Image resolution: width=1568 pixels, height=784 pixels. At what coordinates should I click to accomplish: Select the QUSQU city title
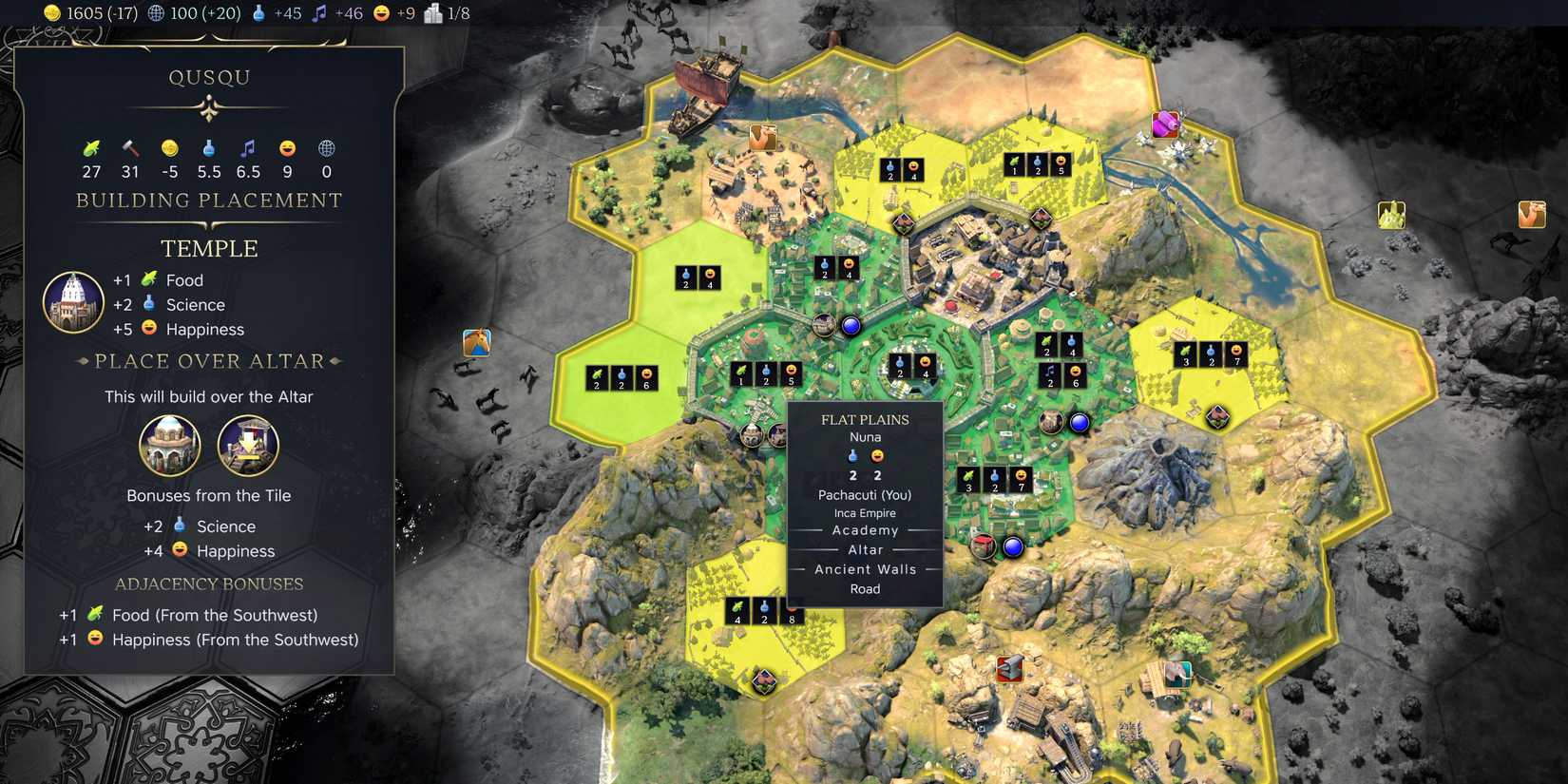tap(210, 76)
